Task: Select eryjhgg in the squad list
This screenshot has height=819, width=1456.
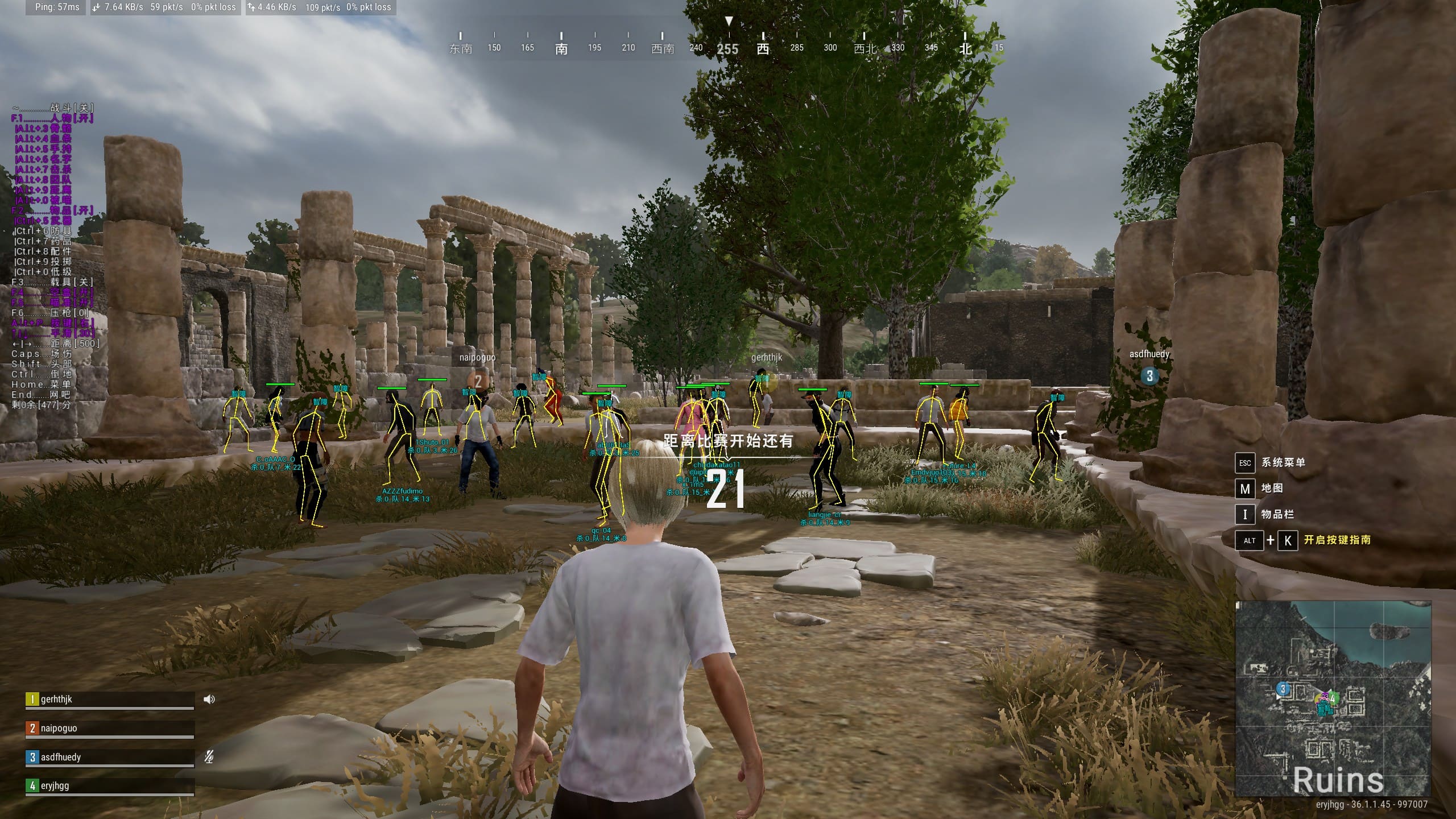Action: [109, 786]
